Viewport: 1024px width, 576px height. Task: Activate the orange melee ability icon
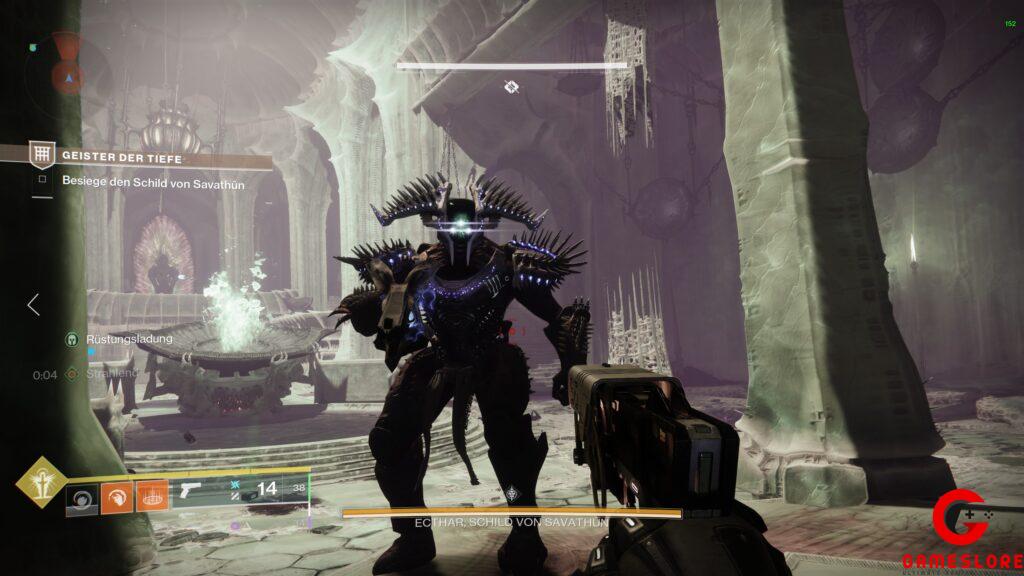point(116,496)
